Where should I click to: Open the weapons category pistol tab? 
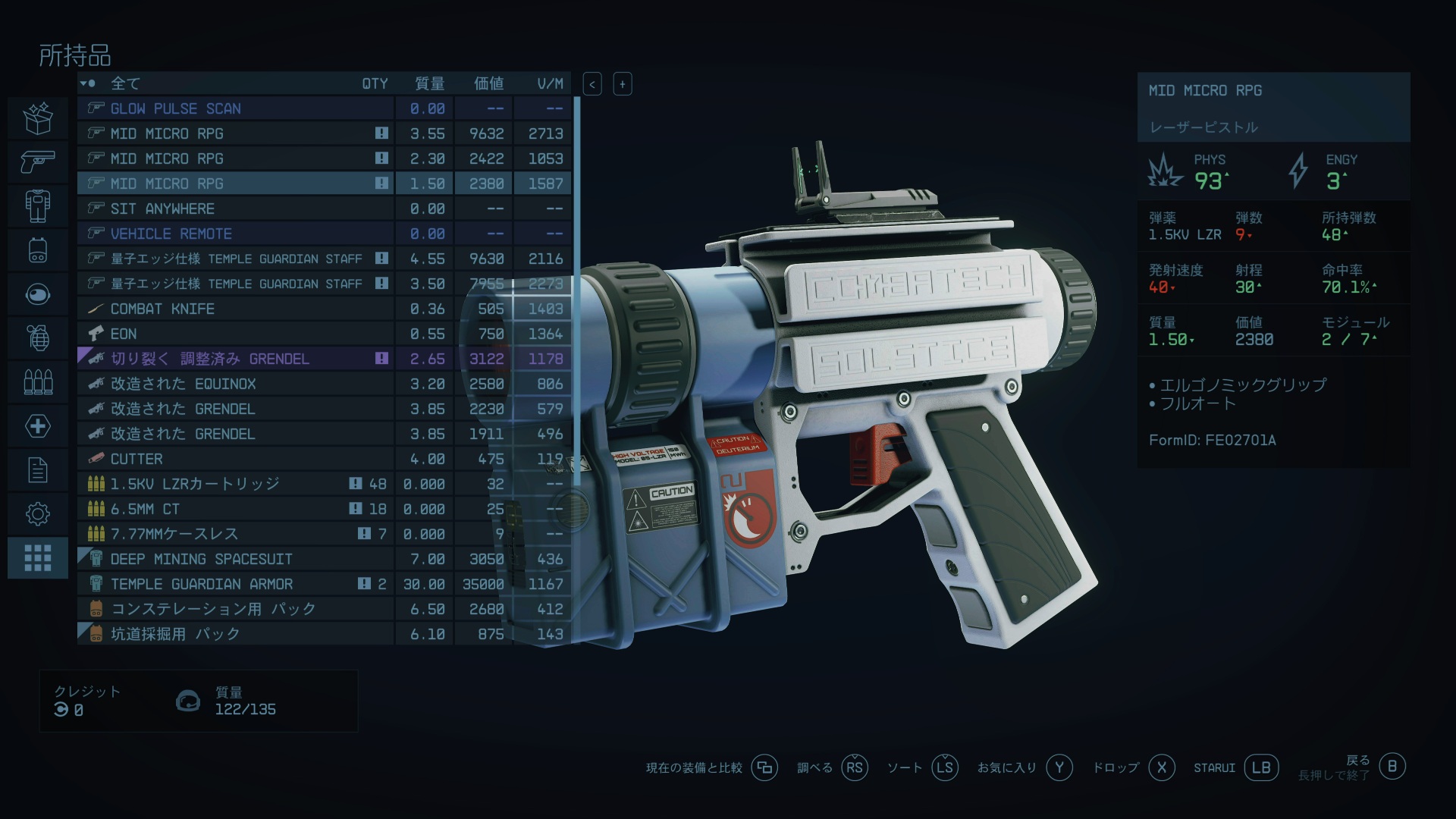[38, 161]
